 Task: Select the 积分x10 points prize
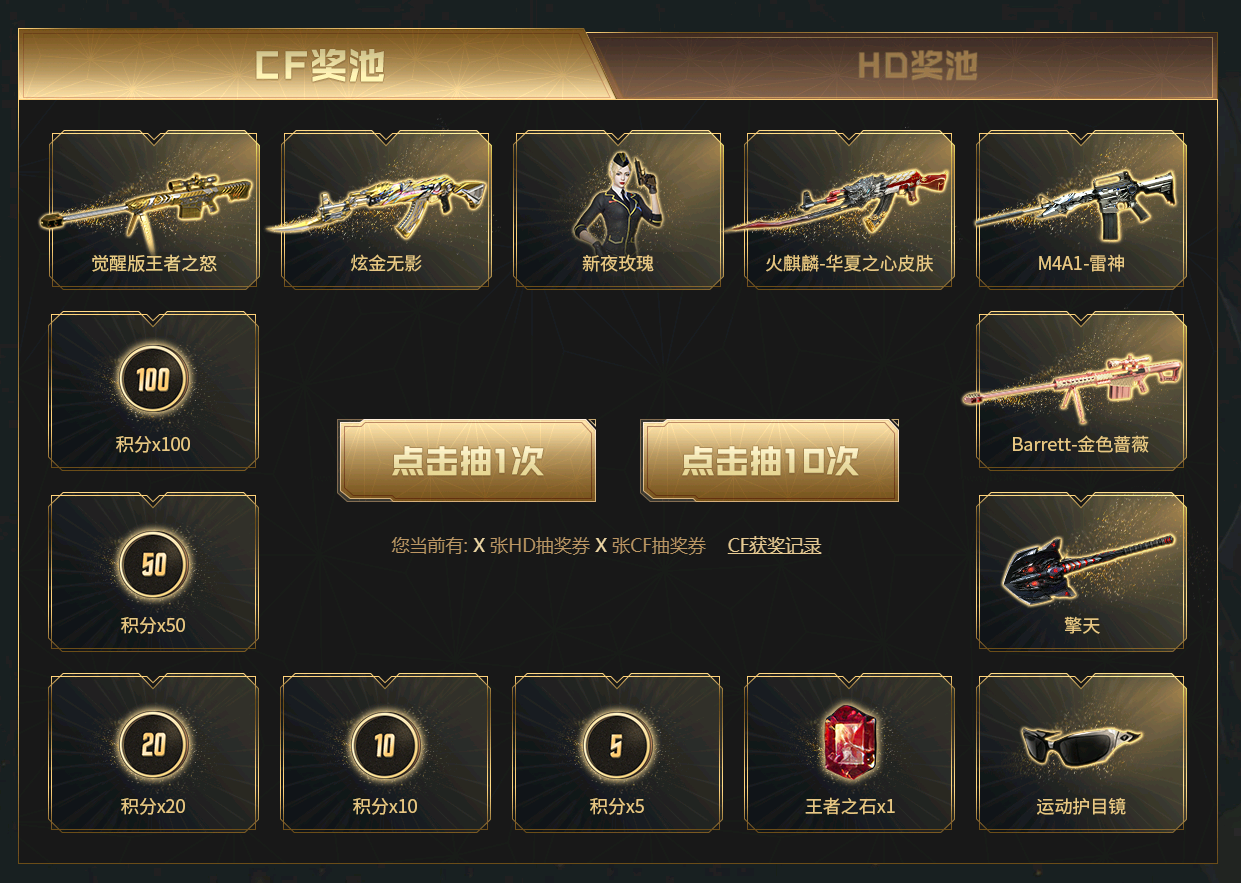coord(386,753)
